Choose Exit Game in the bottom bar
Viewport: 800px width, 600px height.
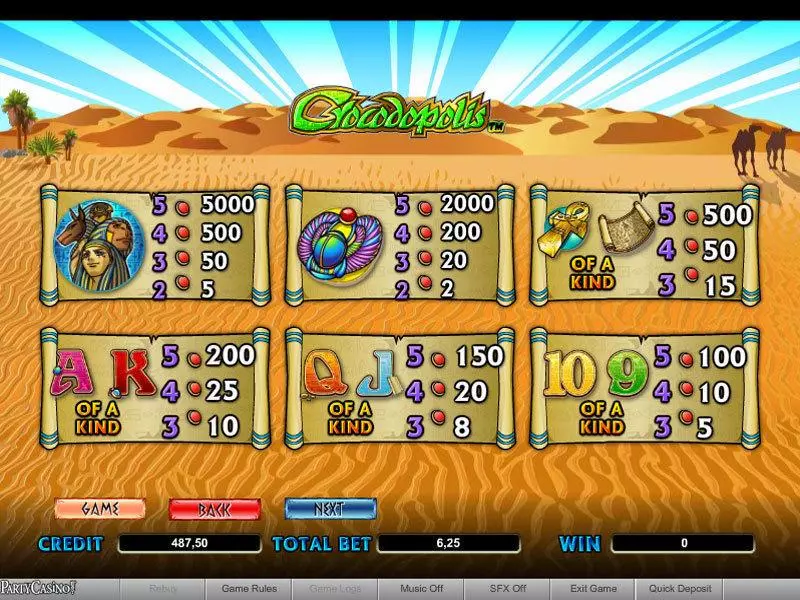[593, 589]
